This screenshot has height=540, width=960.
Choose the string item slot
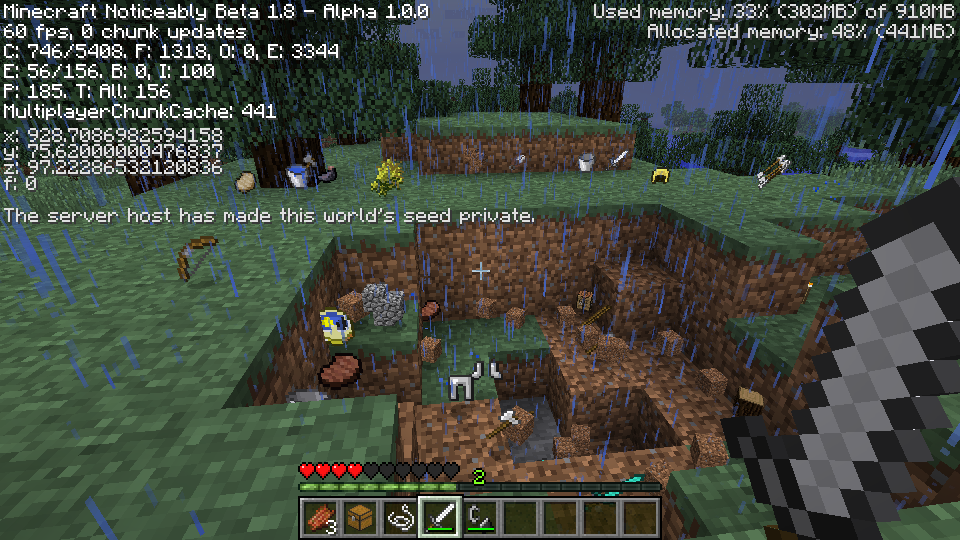400,517
